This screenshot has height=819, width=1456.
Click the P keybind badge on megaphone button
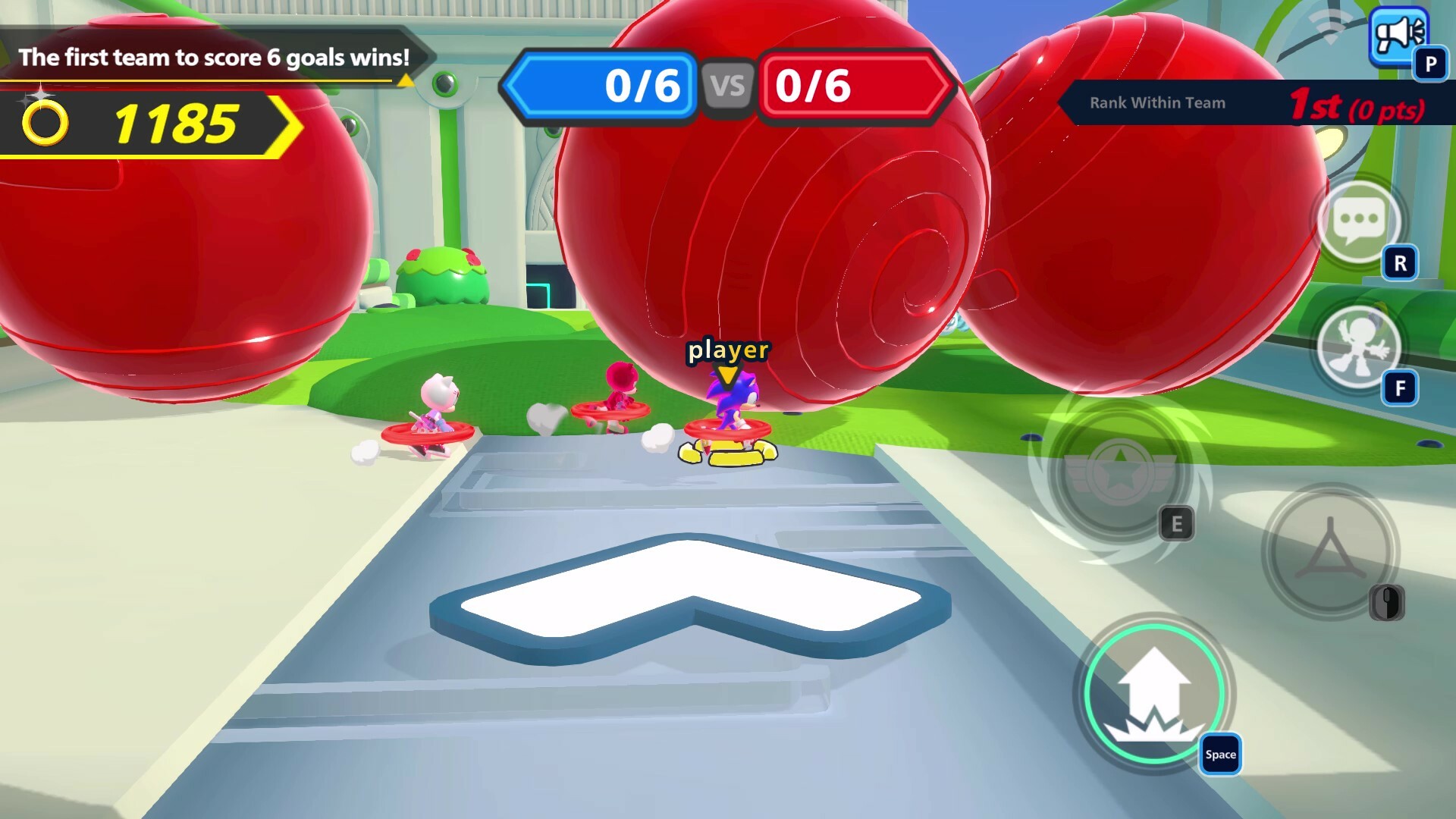click(1430, 63)
